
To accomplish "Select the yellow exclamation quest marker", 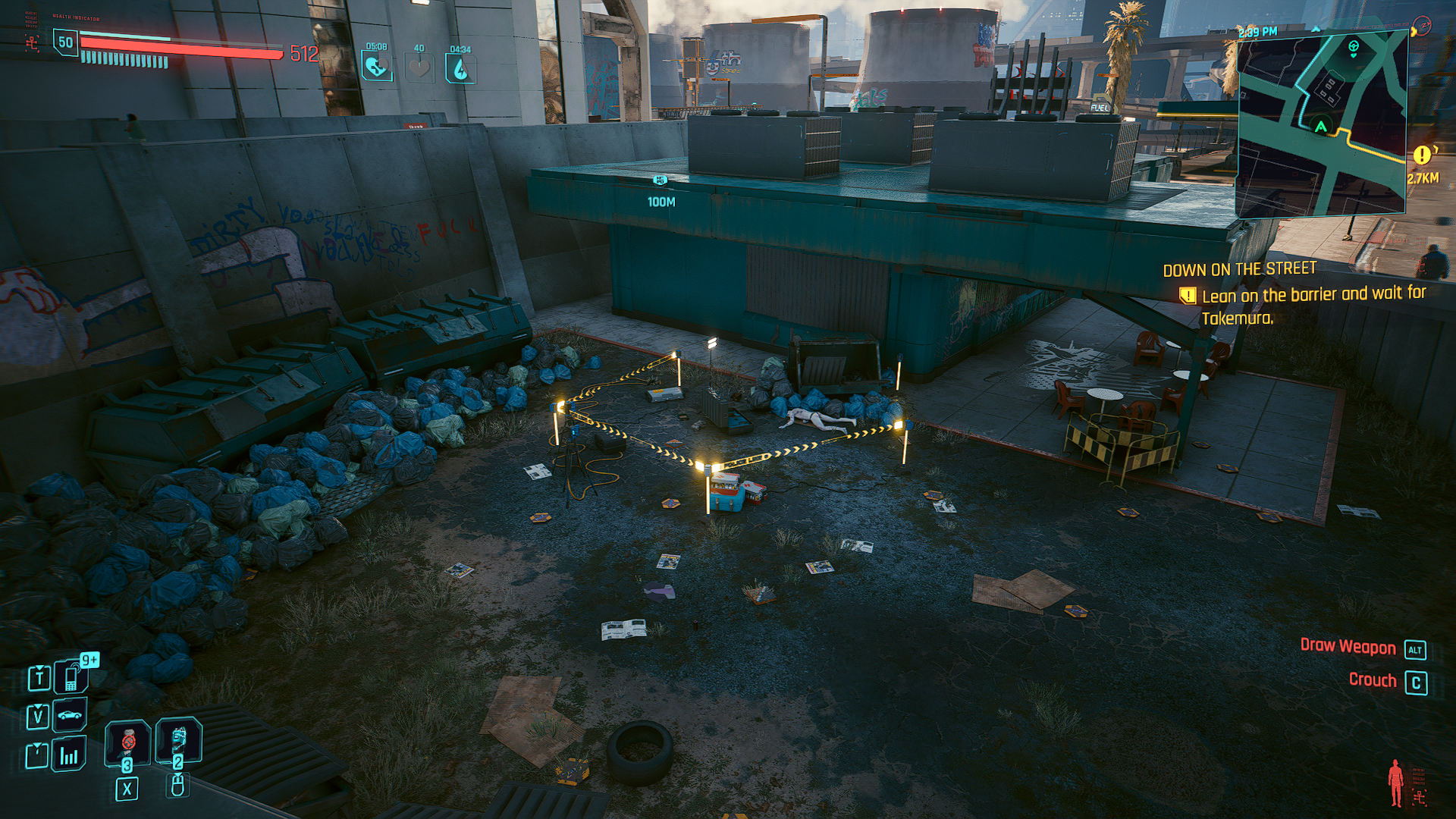I will pos(1422,155).
